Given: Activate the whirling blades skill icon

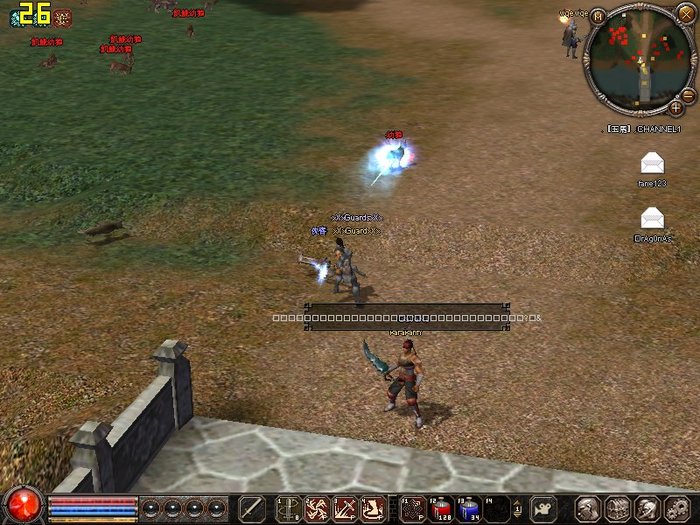Looking at the screenshot, I should point(317,508).
